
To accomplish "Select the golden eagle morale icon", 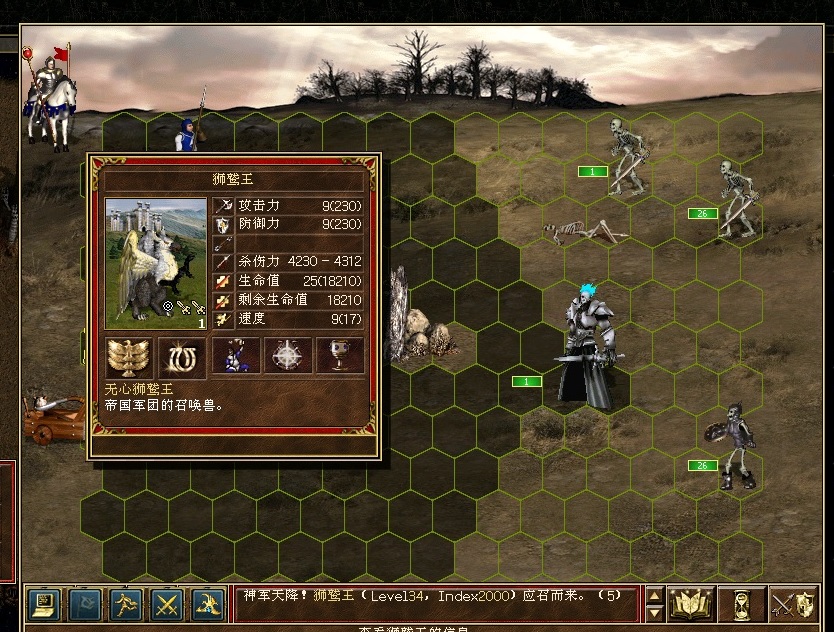I will (x=129, y=357).
